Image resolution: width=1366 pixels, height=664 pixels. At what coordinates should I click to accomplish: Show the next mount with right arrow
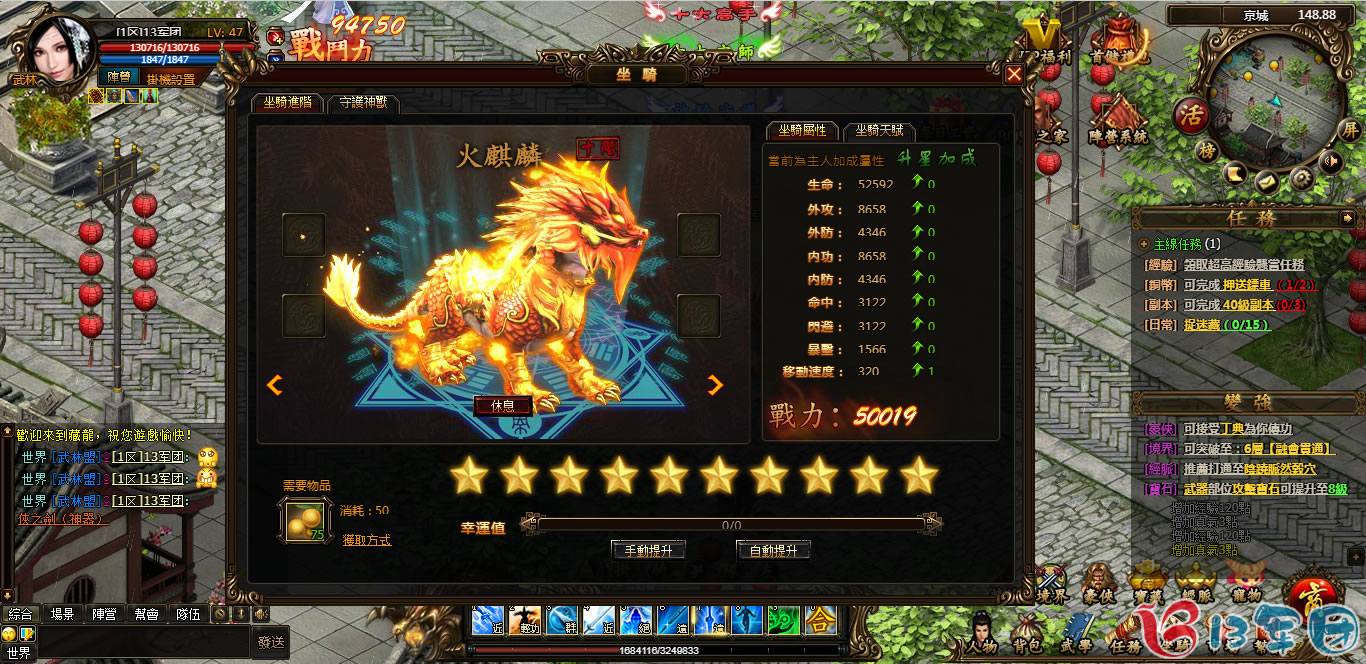coord(715,385)
